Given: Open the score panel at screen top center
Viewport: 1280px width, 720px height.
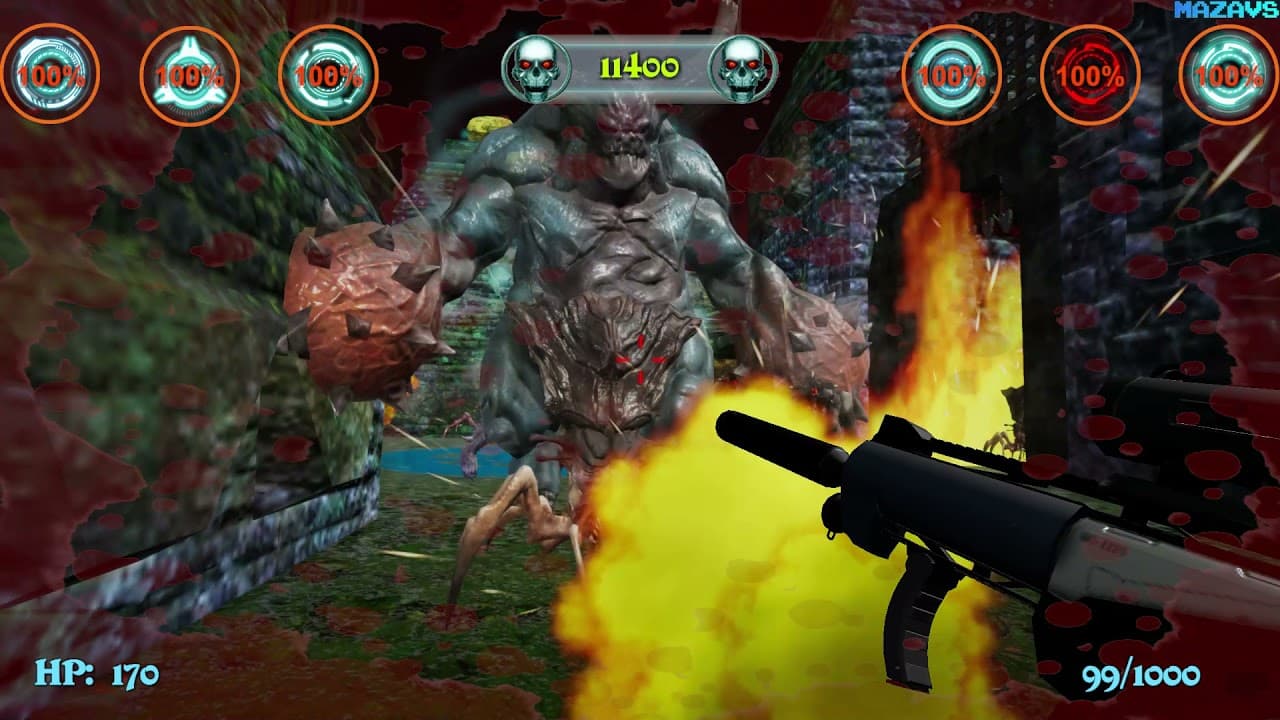Looking at the screenshot, I should click(640, 65).
